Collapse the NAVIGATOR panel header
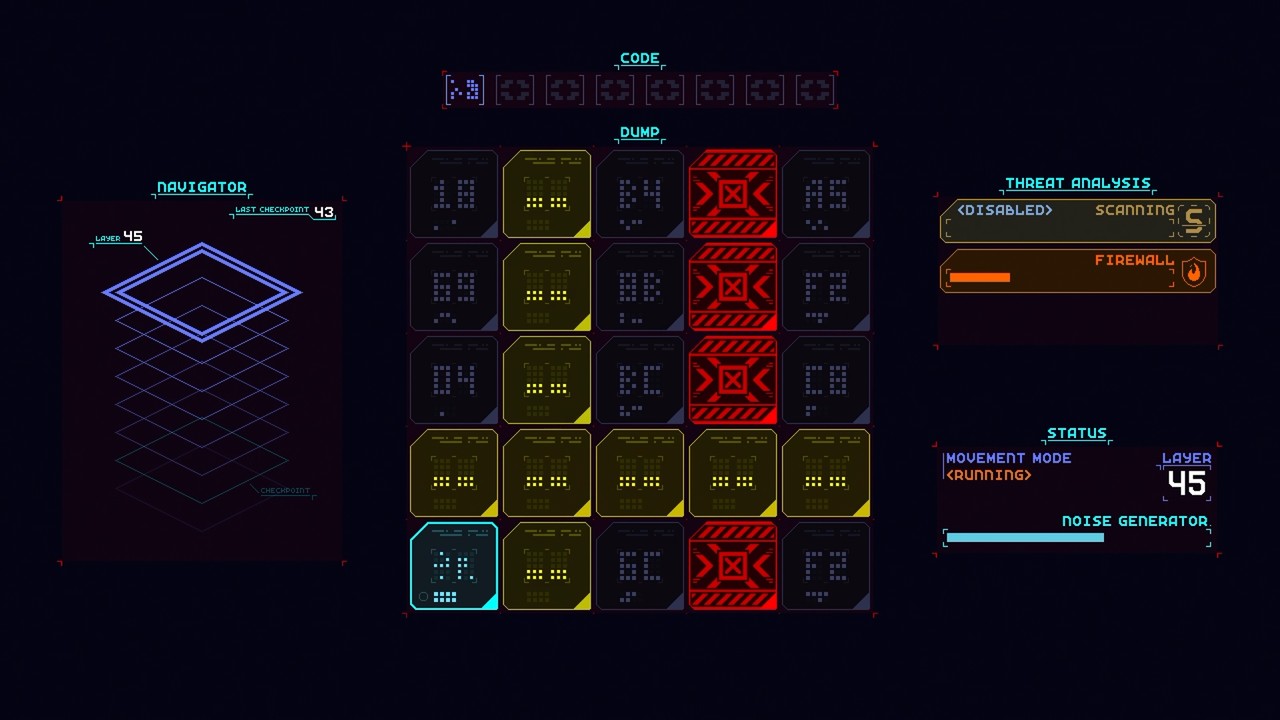The height and width of the screenshot is (720, 1280). pos(201,187)
